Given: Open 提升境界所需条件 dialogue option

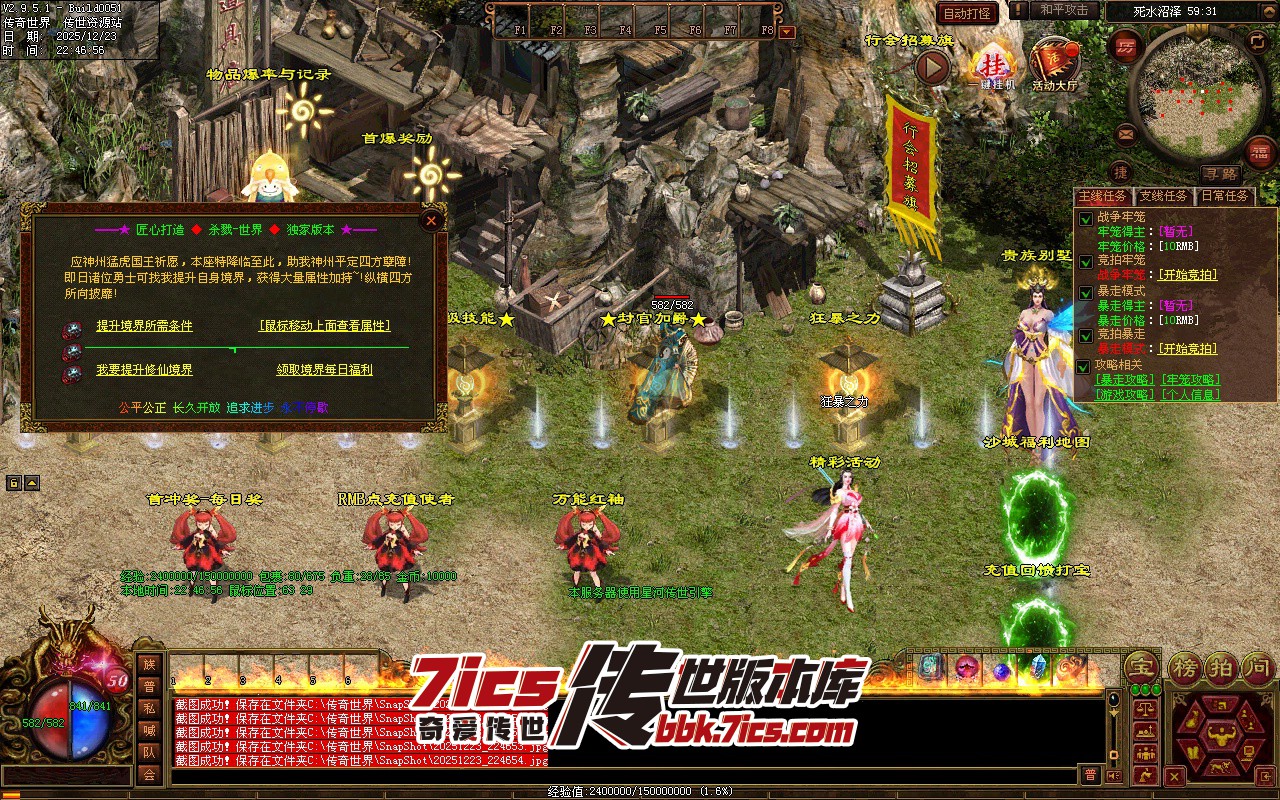Looking at the screenshot, I should [x=144, y=326].
